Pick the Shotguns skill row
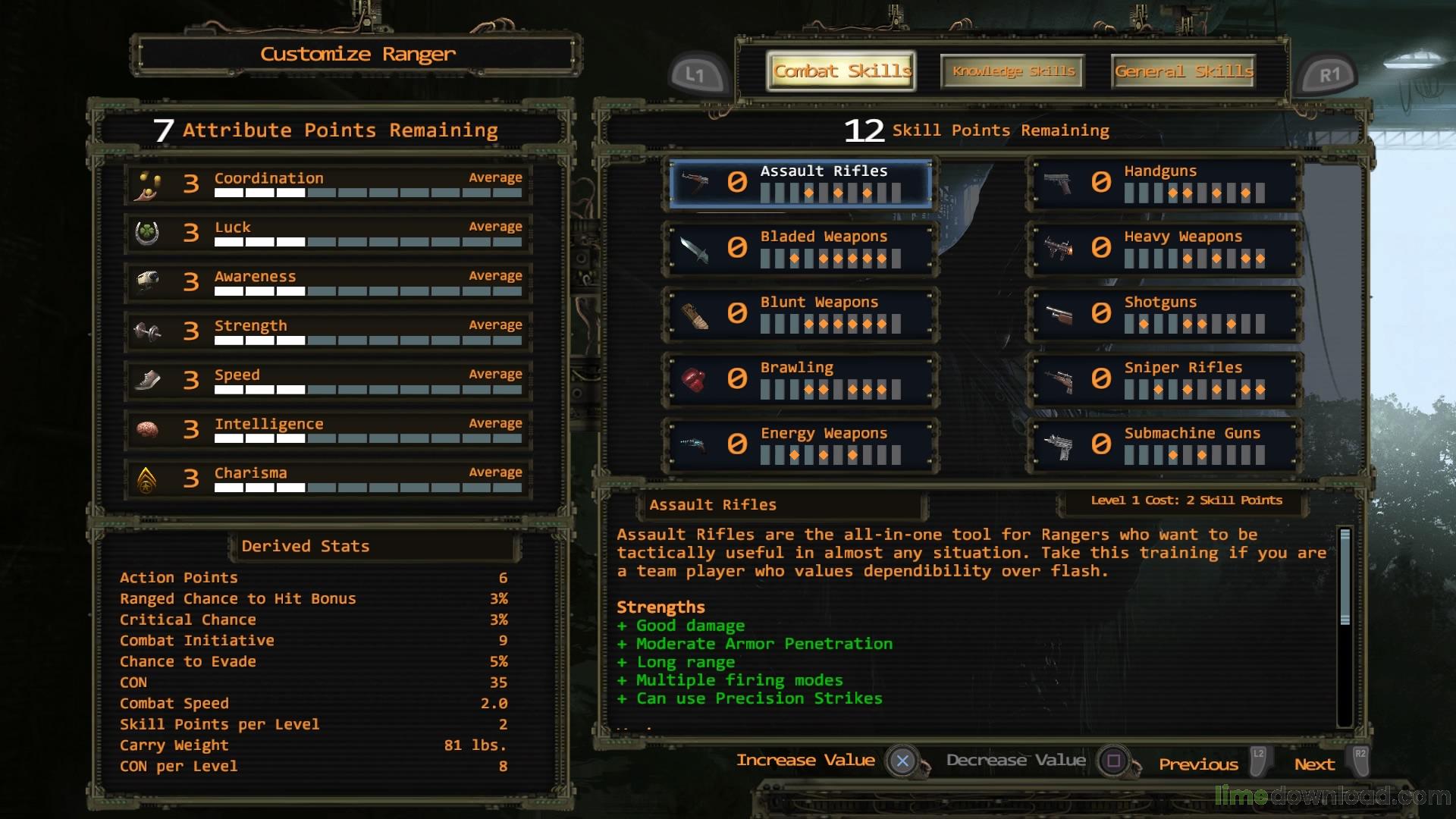 1164,314
